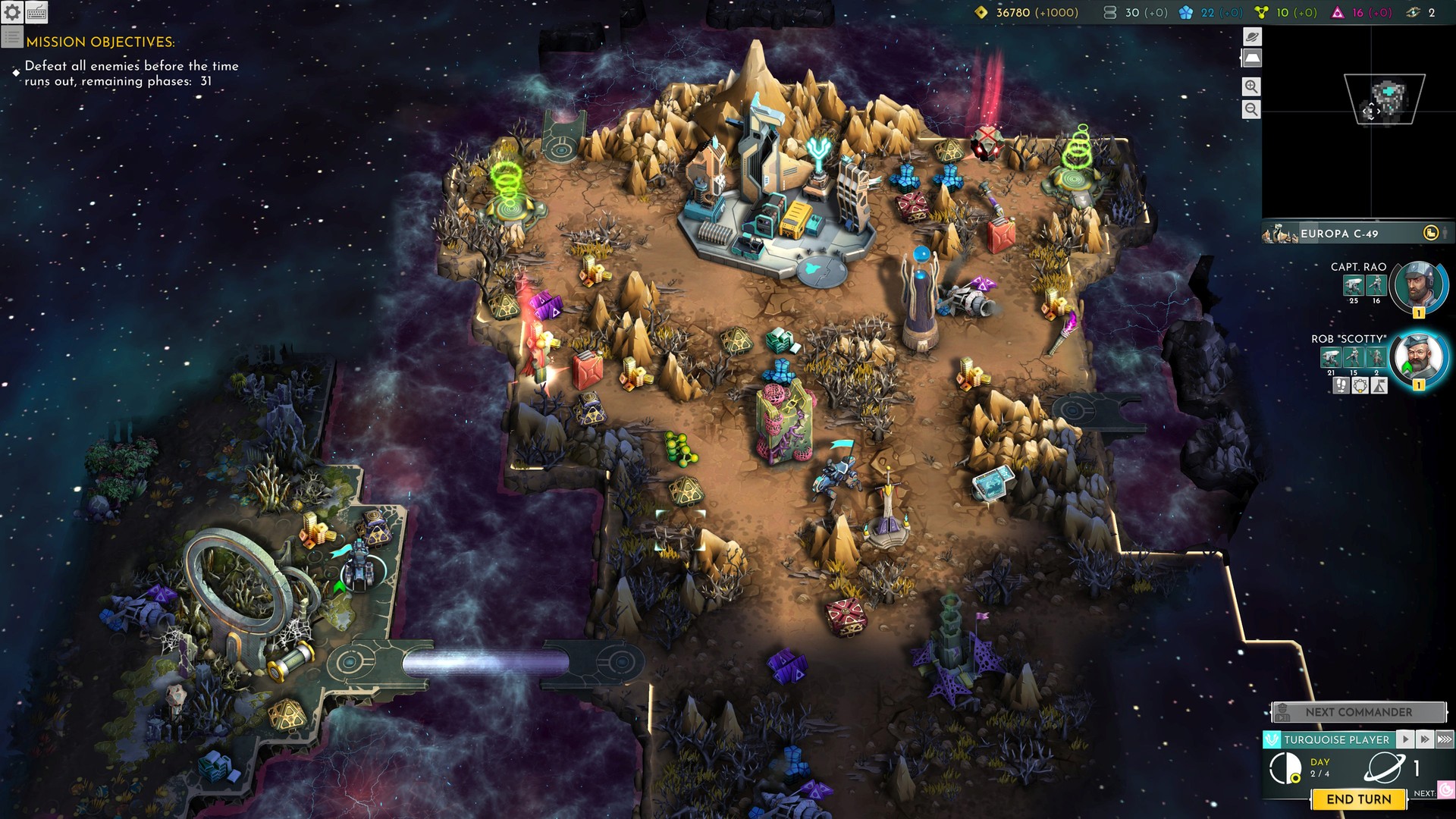Activate Scotty's footsteps movement icon

point(1341,386)
